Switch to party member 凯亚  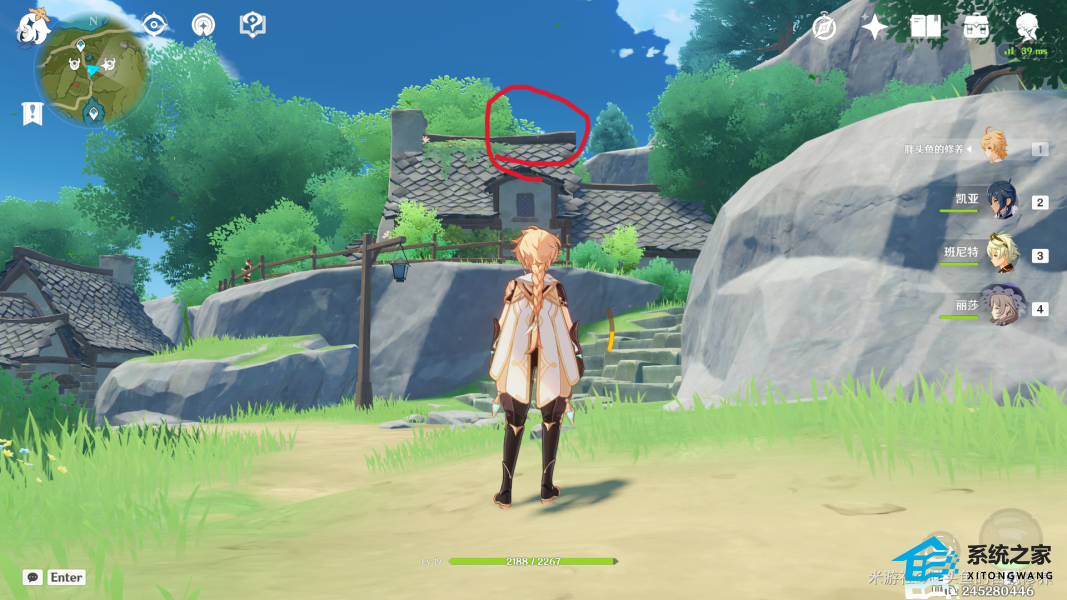[x=1002, y=201]
